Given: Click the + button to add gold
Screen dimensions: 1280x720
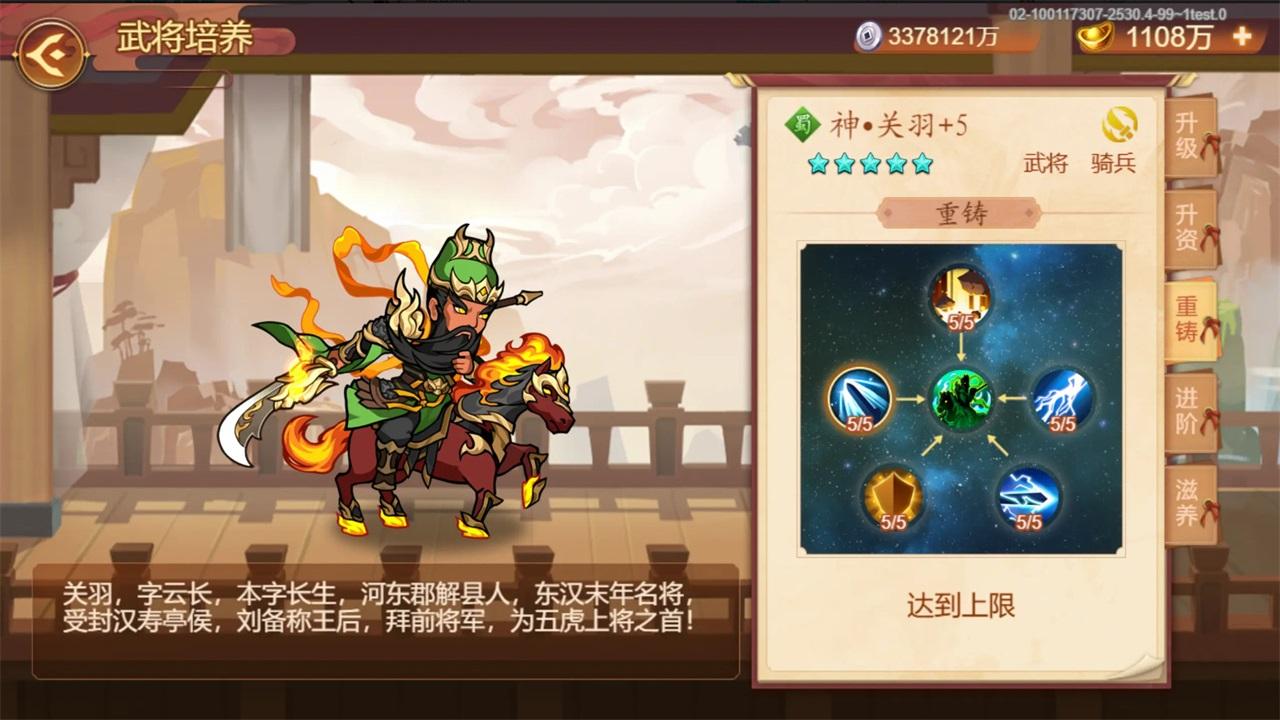Looking at the screenshot, I should pos(1243,37).
